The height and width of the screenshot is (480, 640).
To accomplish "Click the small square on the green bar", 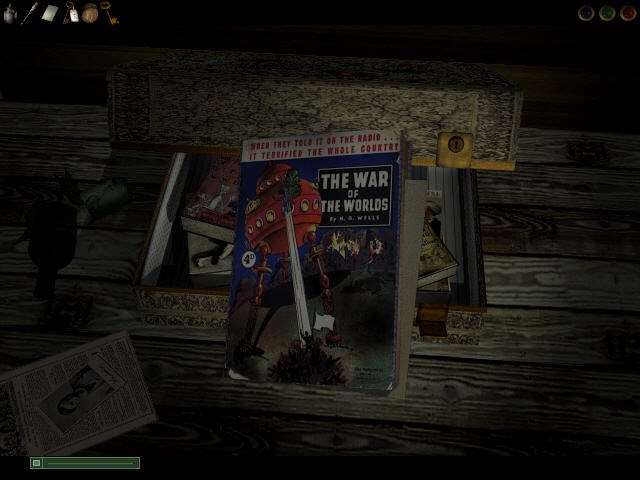I will [37, 463].
